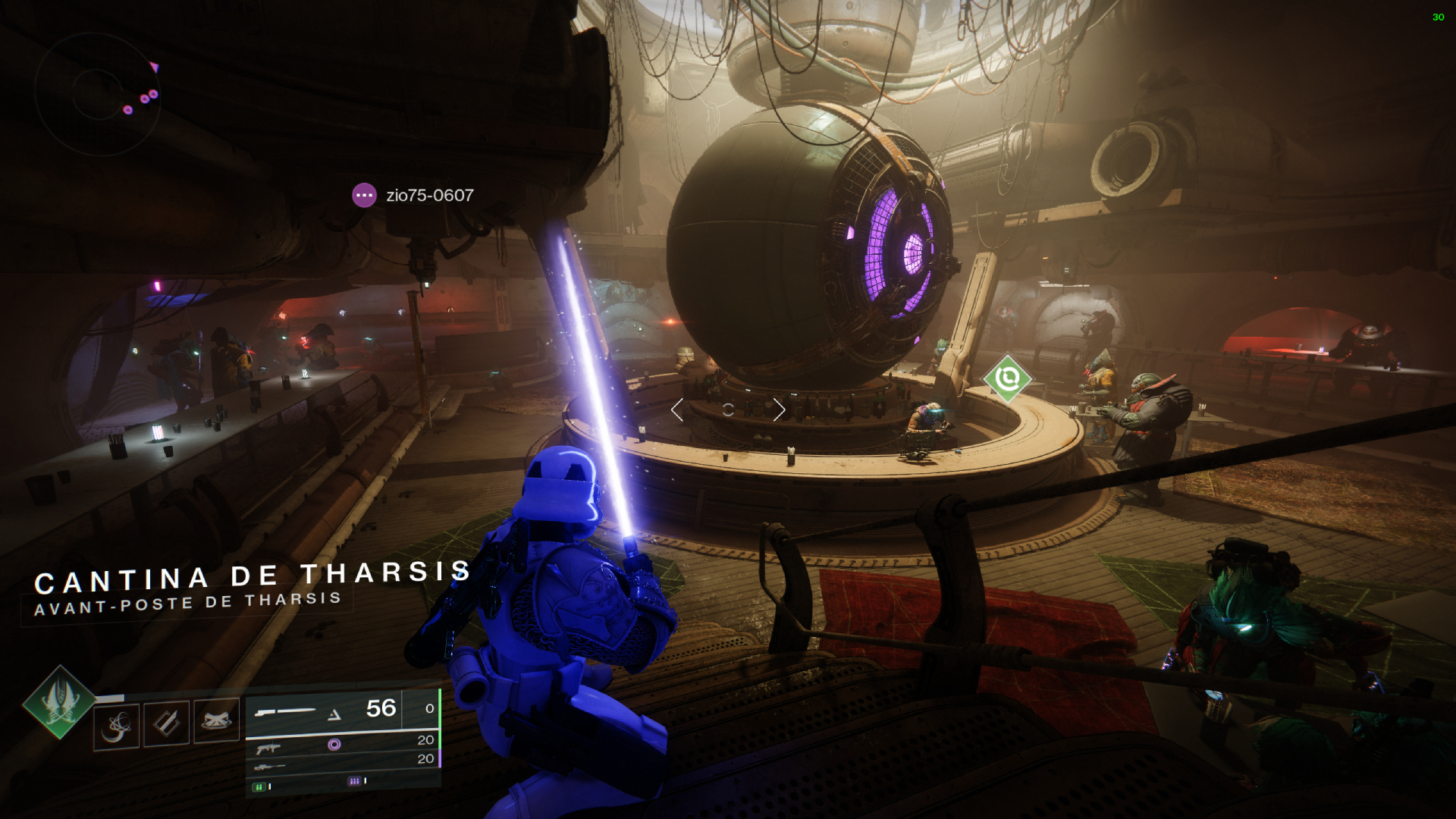Image resolution: width=1456 pixels, height=819 pixels.
Task: Switch to the second weapon slot
Action: coord(343,745)
